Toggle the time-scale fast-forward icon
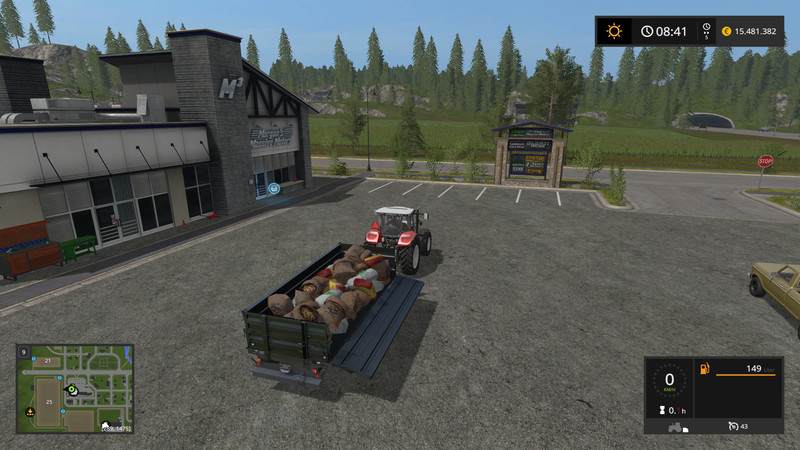The width and height of the screenshot is (800, 450). point(706,31)
